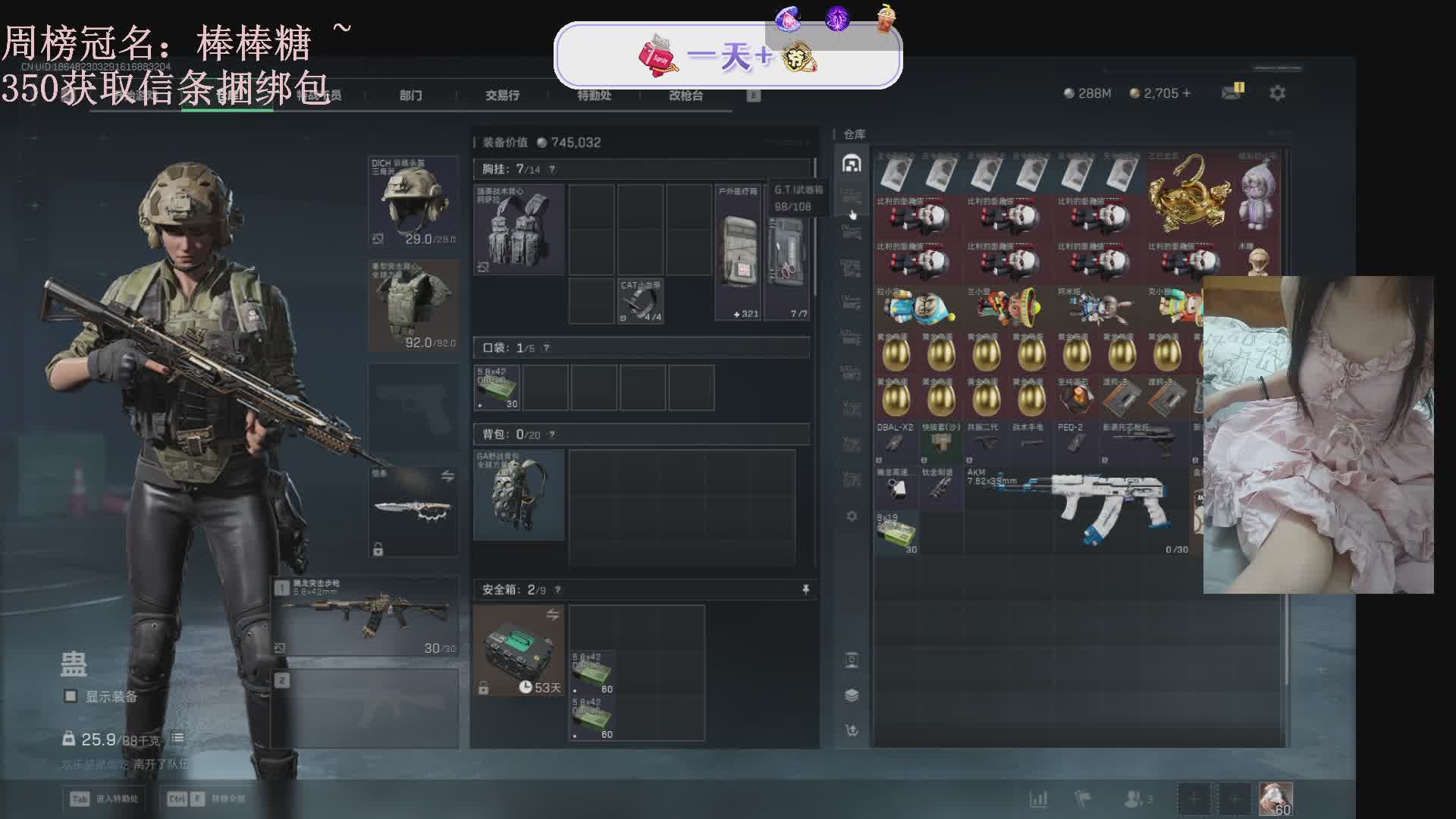Open the 改枪台 gunsmith tab
Viewport: 1456px width, 819px height.
click(x=686, y=95)
